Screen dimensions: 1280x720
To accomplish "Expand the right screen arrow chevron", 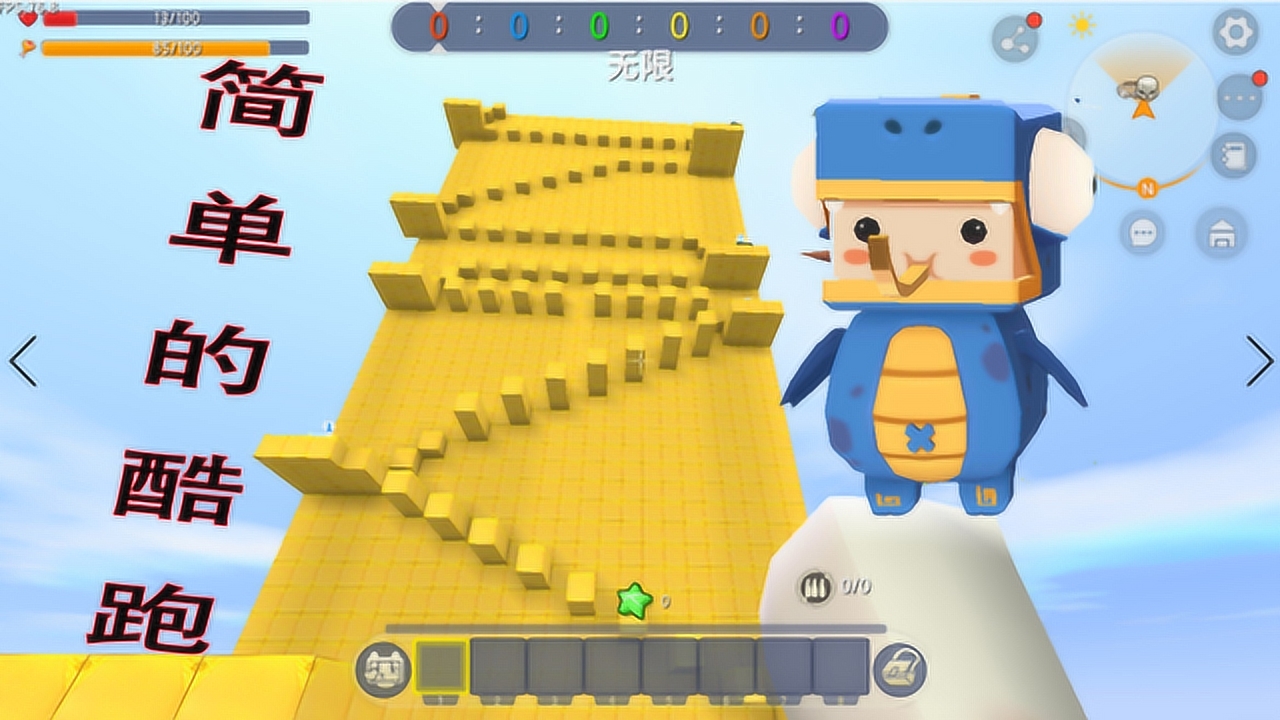I will (x=1259, y=360).
